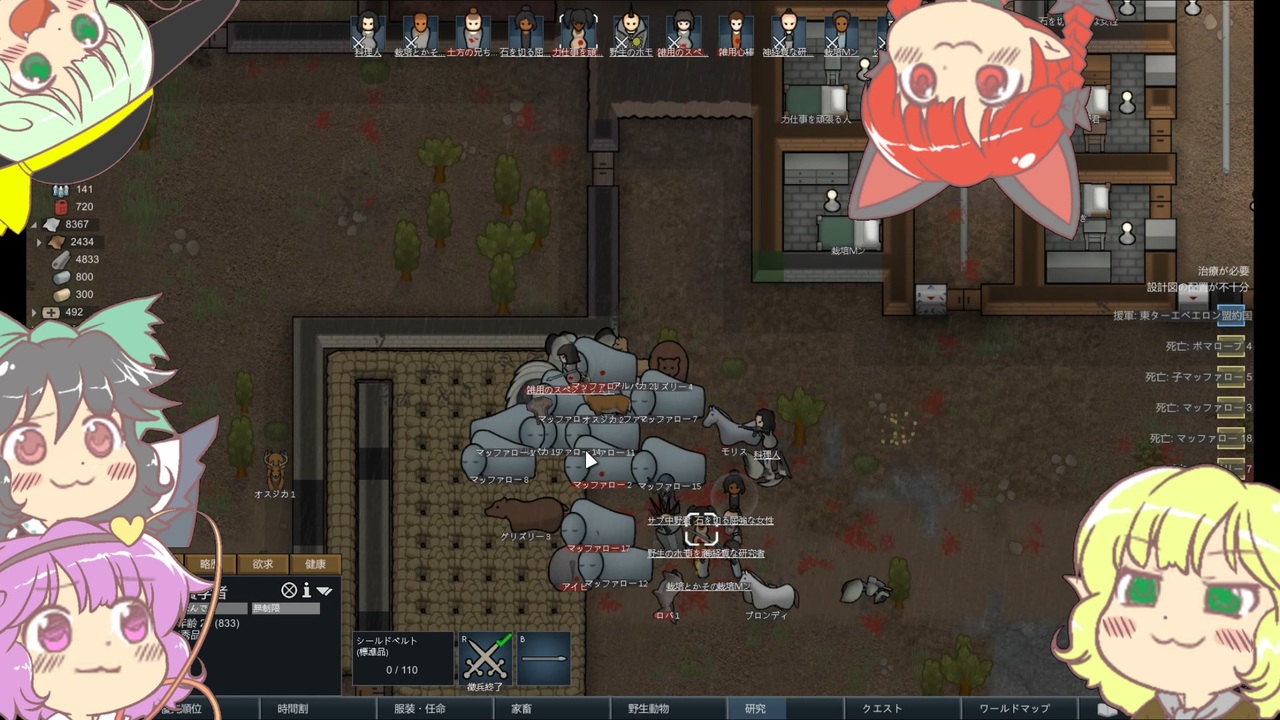The height and width of the screenshot is (720, 1280).
Task: Click the circled X cancel icon on pawn panel
Action: 288,591
